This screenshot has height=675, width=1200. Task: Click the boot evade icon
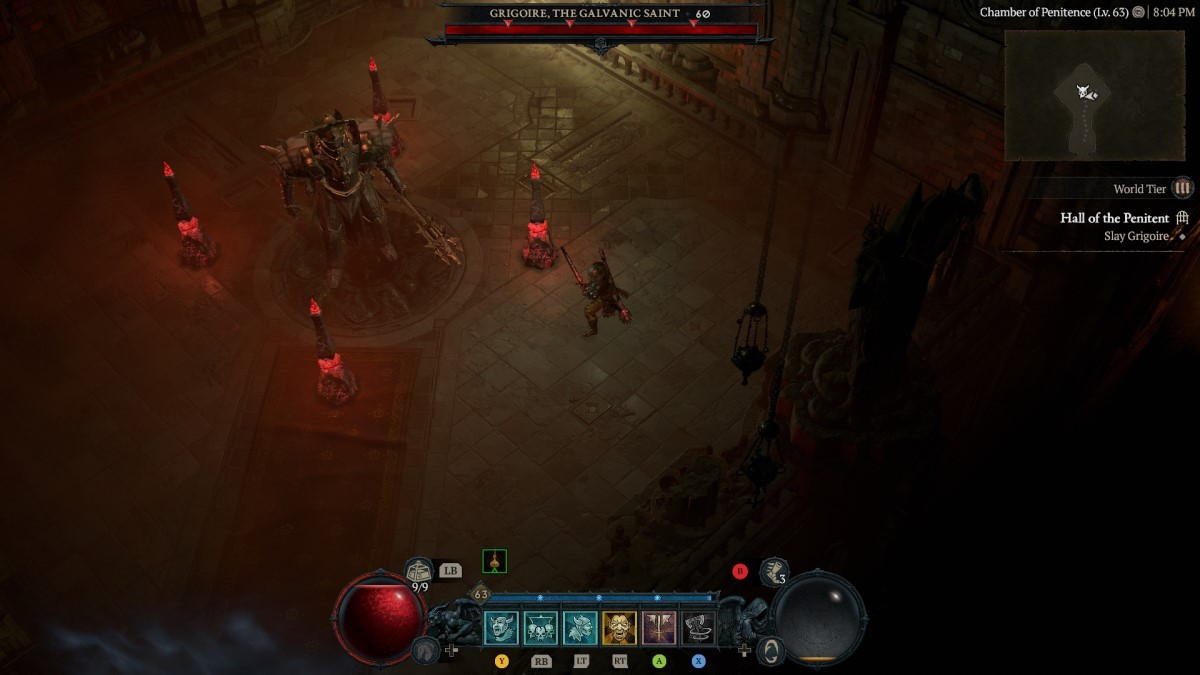pos(773,572)
